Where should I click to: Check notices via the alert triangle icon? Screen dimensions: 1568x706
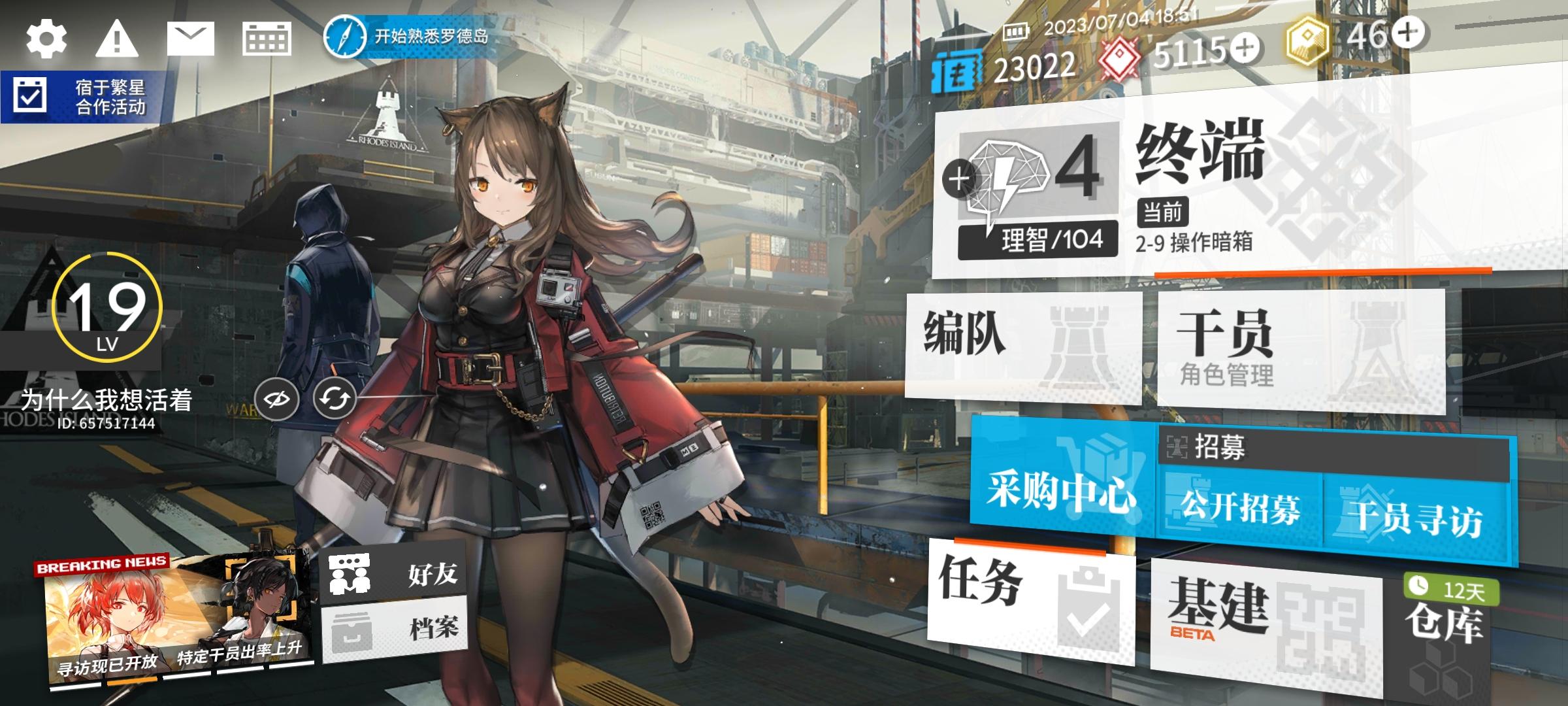click(x=118, y=39)
